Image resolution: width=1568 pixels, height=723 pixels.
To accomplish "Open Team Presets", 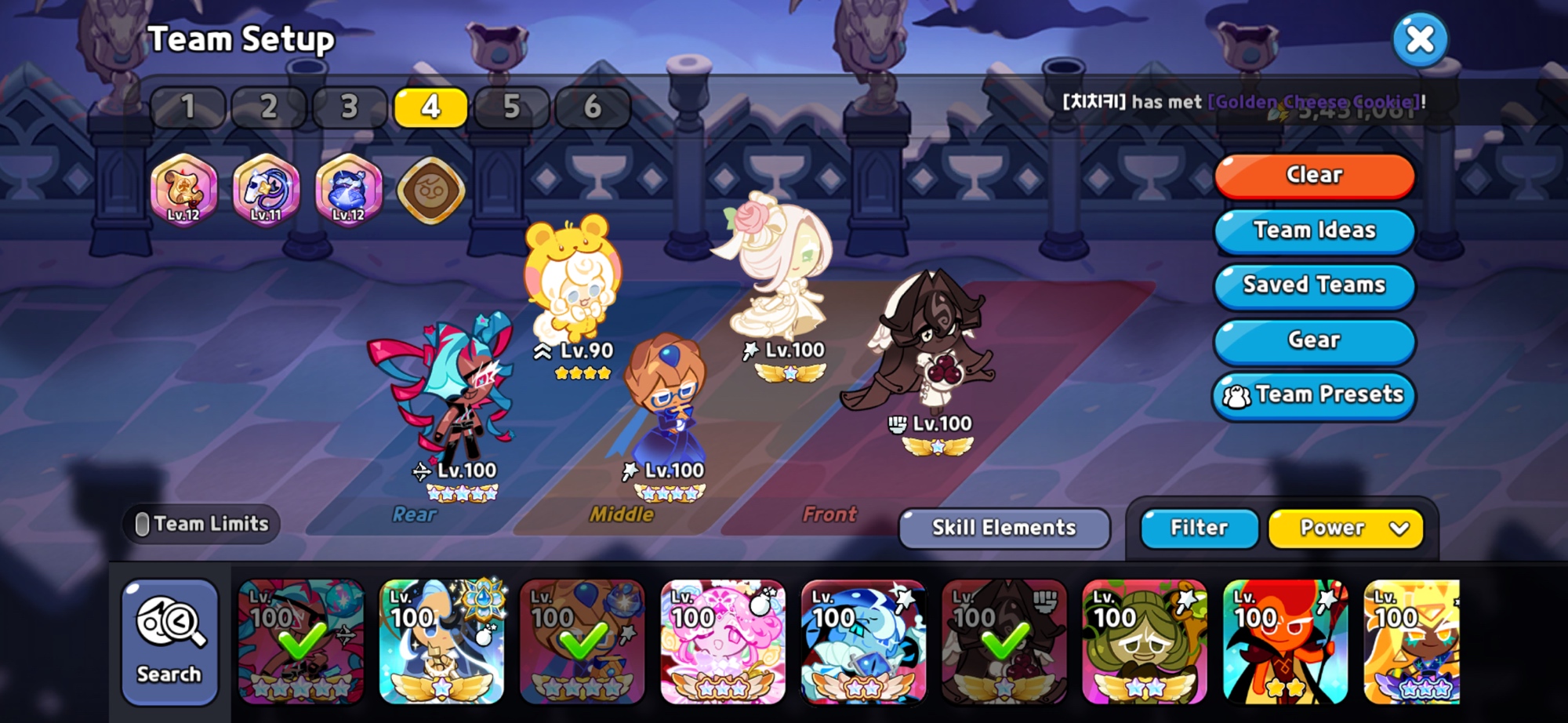I will 1314,394.
